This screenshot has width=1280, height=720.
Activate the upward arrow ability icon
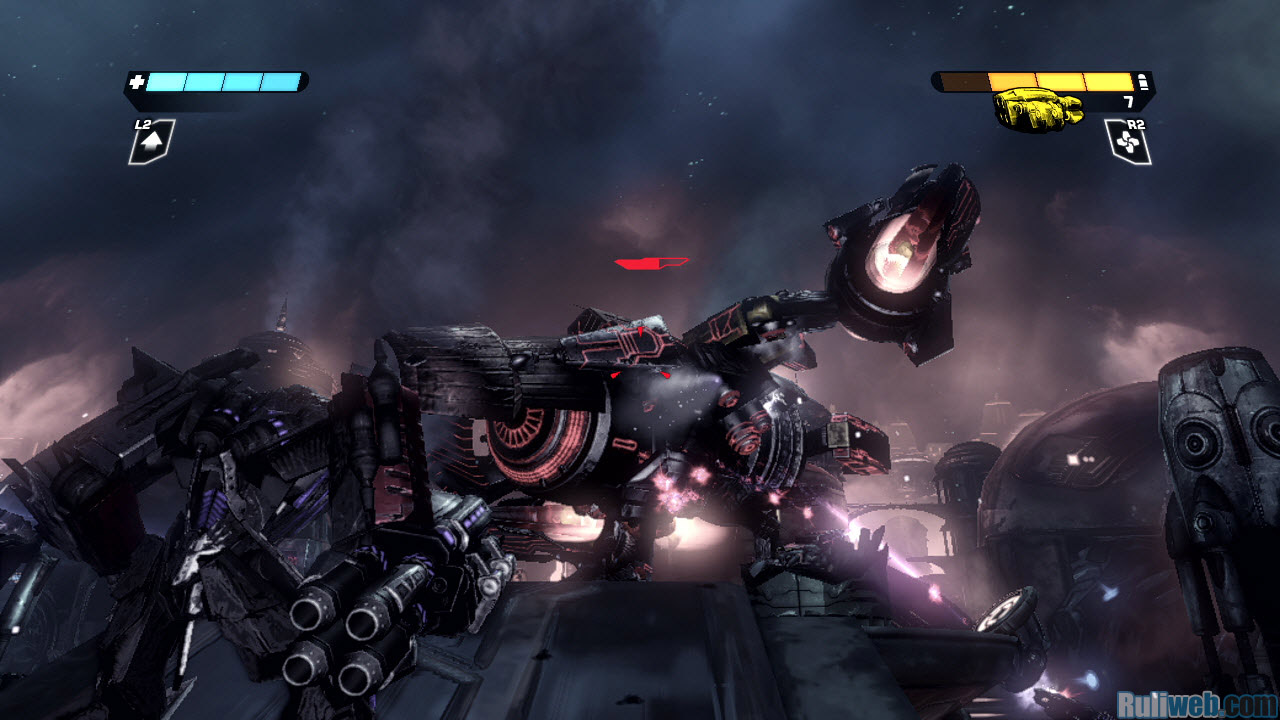pyautogui.click(x=151, y=144)
